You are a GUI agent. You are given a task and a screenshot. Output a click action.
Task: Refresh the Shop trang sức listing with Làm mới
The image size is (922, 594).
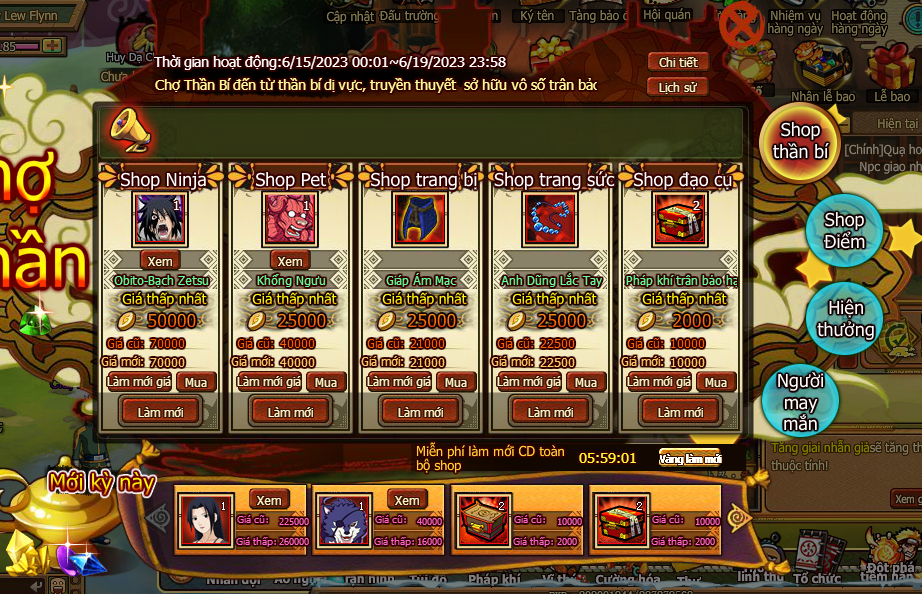point(550,412)
